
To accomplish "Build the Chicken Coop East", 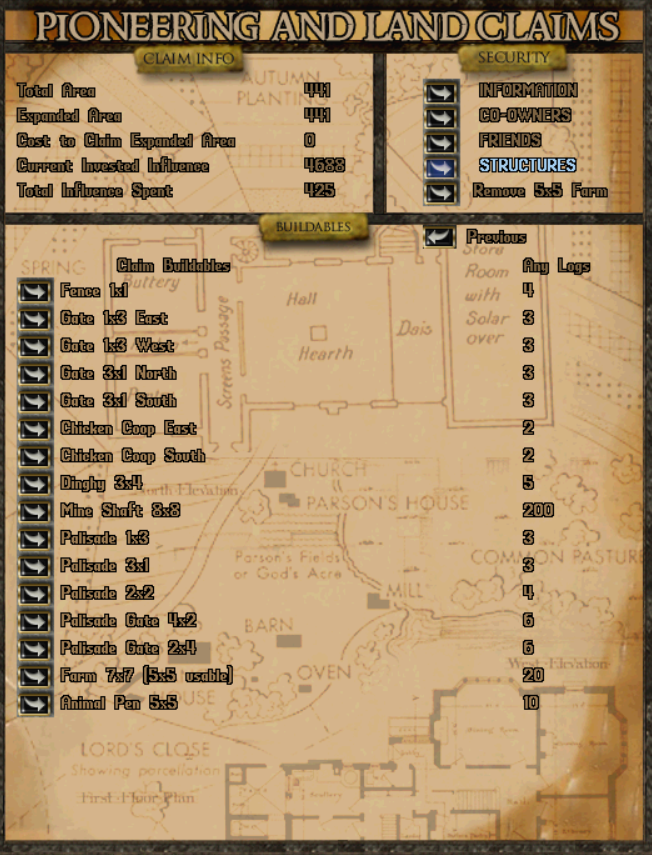I will (35, 430).
